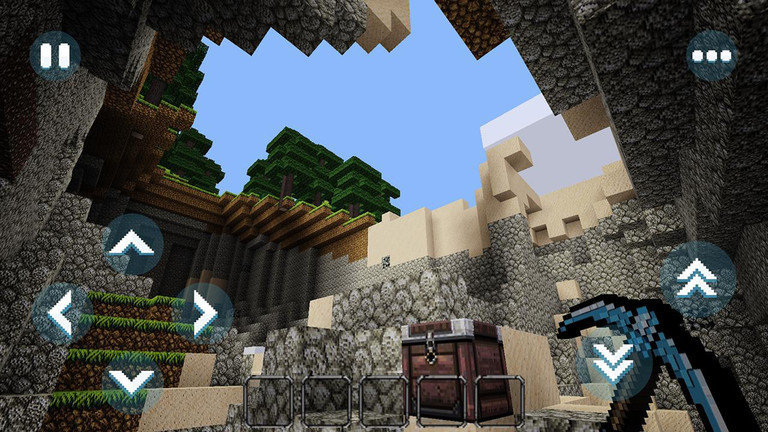Open the three-dots options menu
768x432 pixels.
click(712, 55)
